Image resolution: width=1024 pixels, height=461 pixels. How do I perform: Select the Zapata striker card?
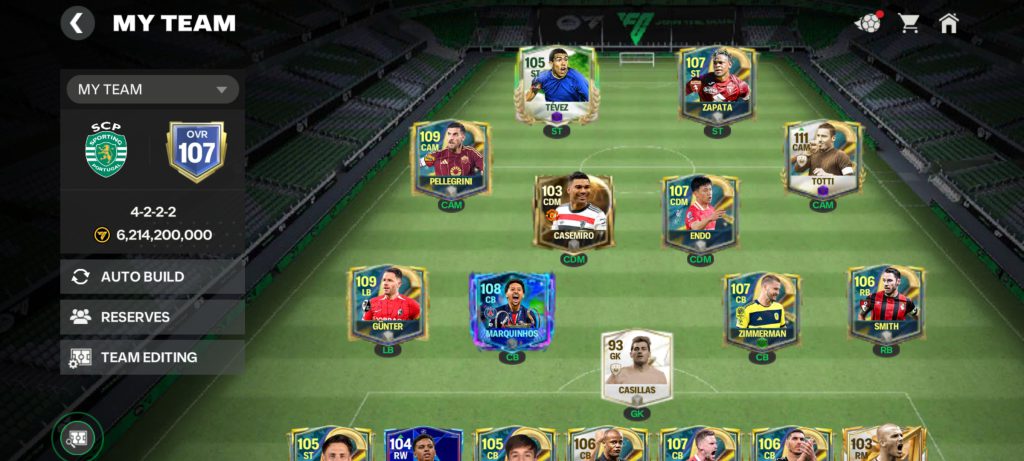click(x=716, y=85)
